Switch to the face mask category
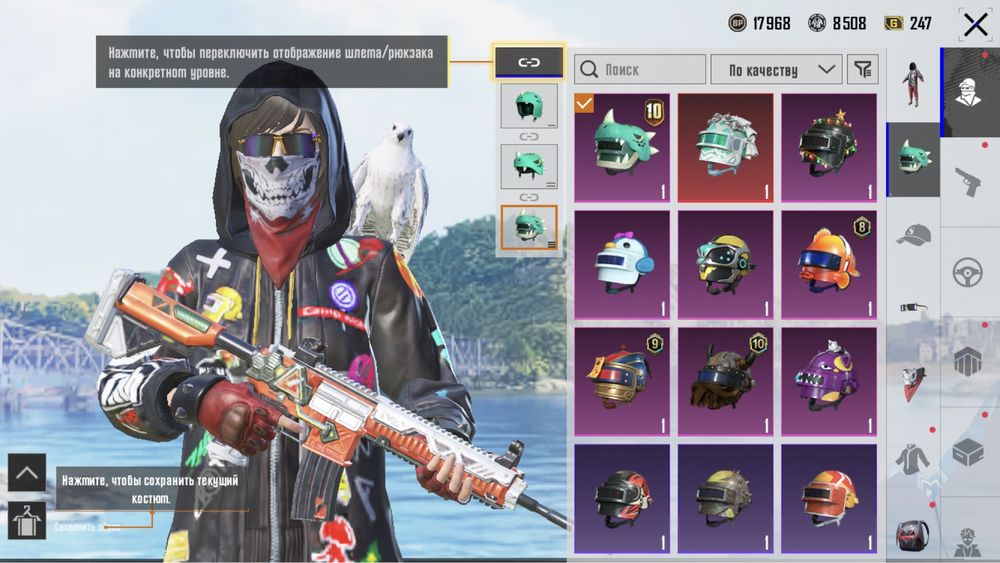Screen dimensions: 1000x563 [x=912, y=382]
